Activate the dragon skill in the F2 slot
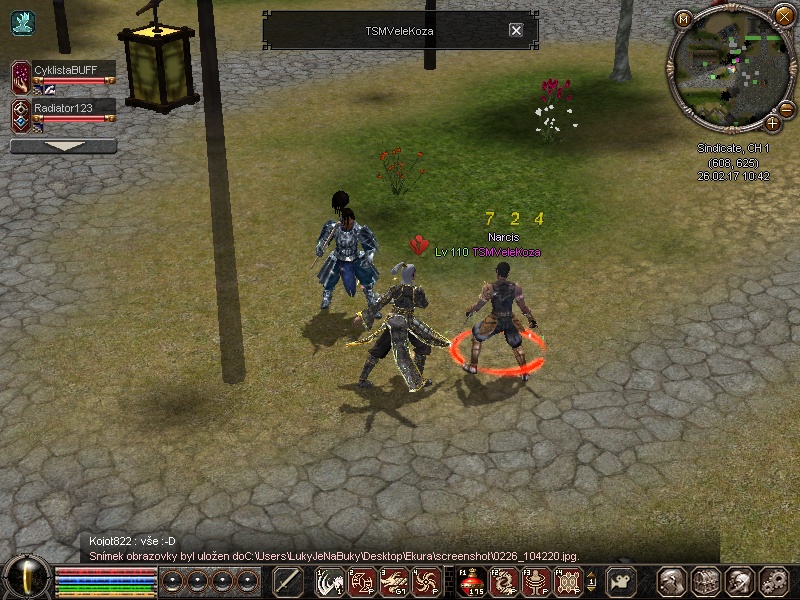This screenshot has height=600, width=800. pos(505,581)
